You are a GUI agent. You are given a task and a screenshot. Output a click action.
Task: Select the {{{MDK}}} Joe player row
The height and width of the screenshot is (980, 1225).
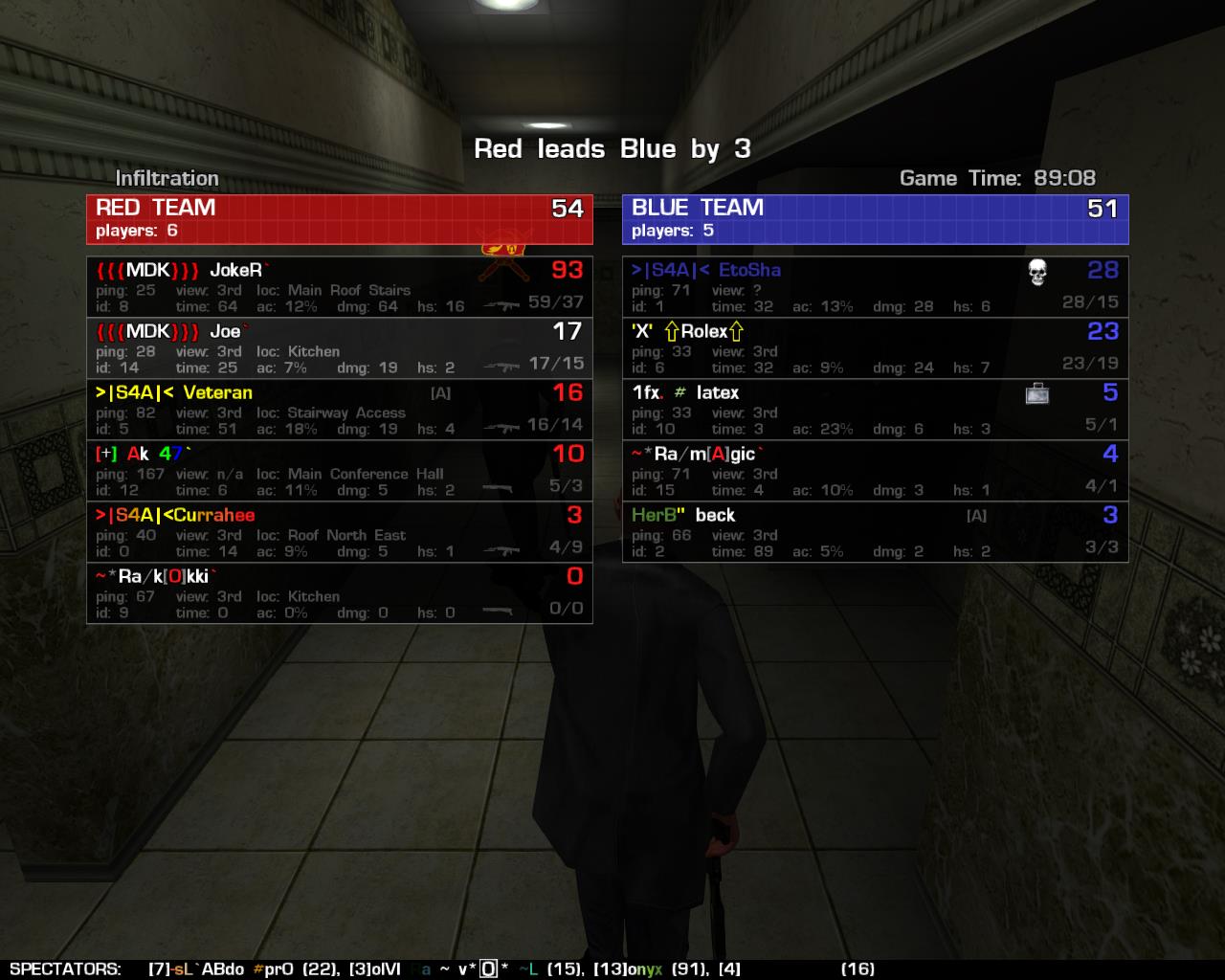pyautogui.click(x=339, y=348)
